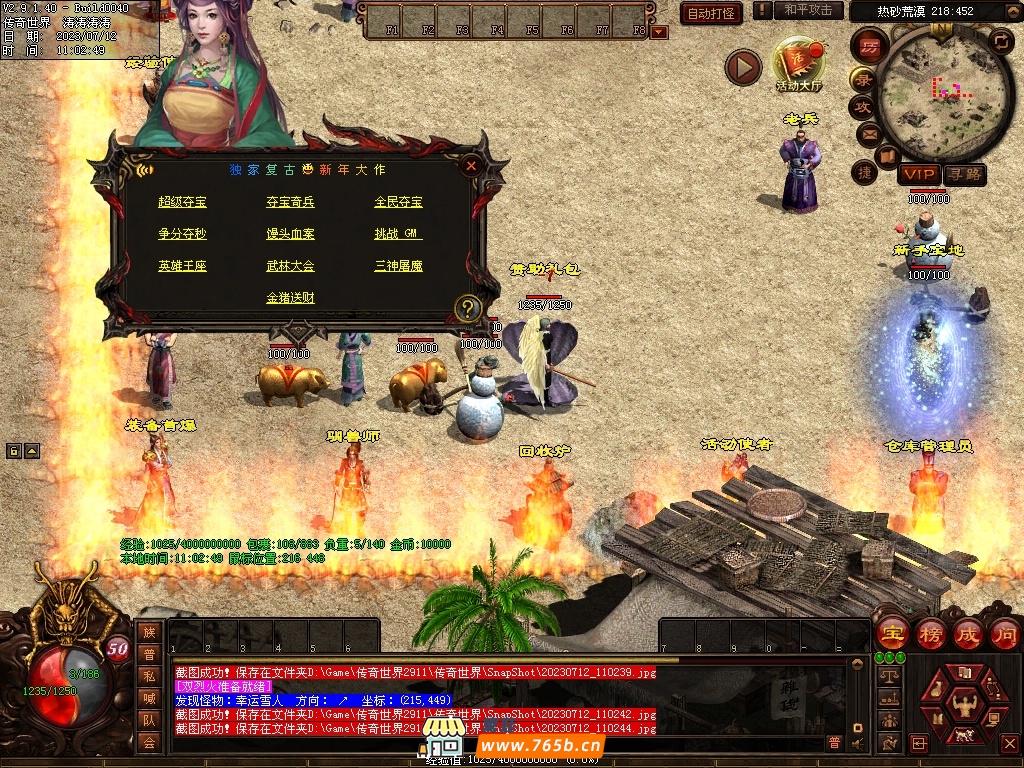The image size is (1024, 768).
Task: Open the 超级夺宝 event link
Action: click(x=182, y=202)
